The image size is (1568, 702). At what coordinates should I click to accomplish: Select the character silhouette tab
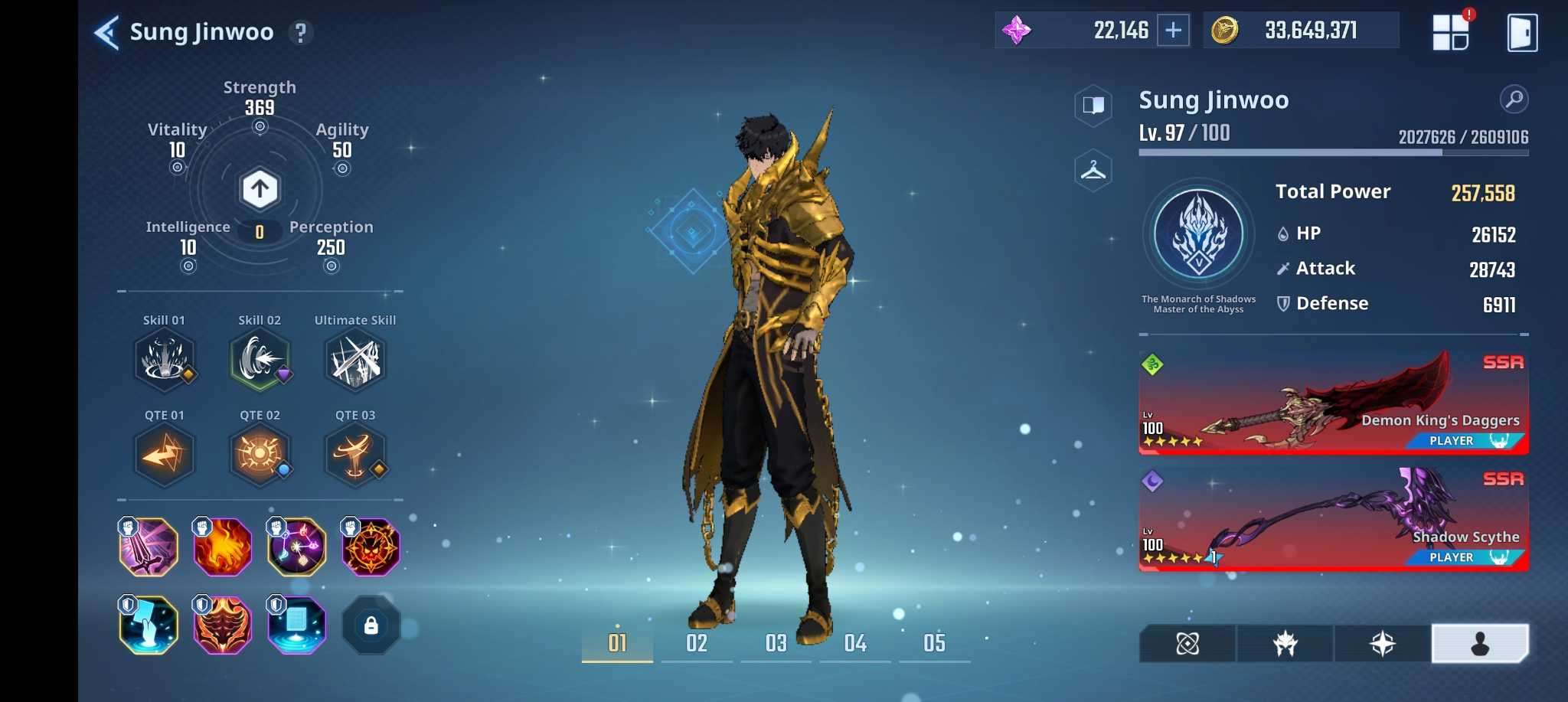pyautogui.click(x=1479, y=644)
